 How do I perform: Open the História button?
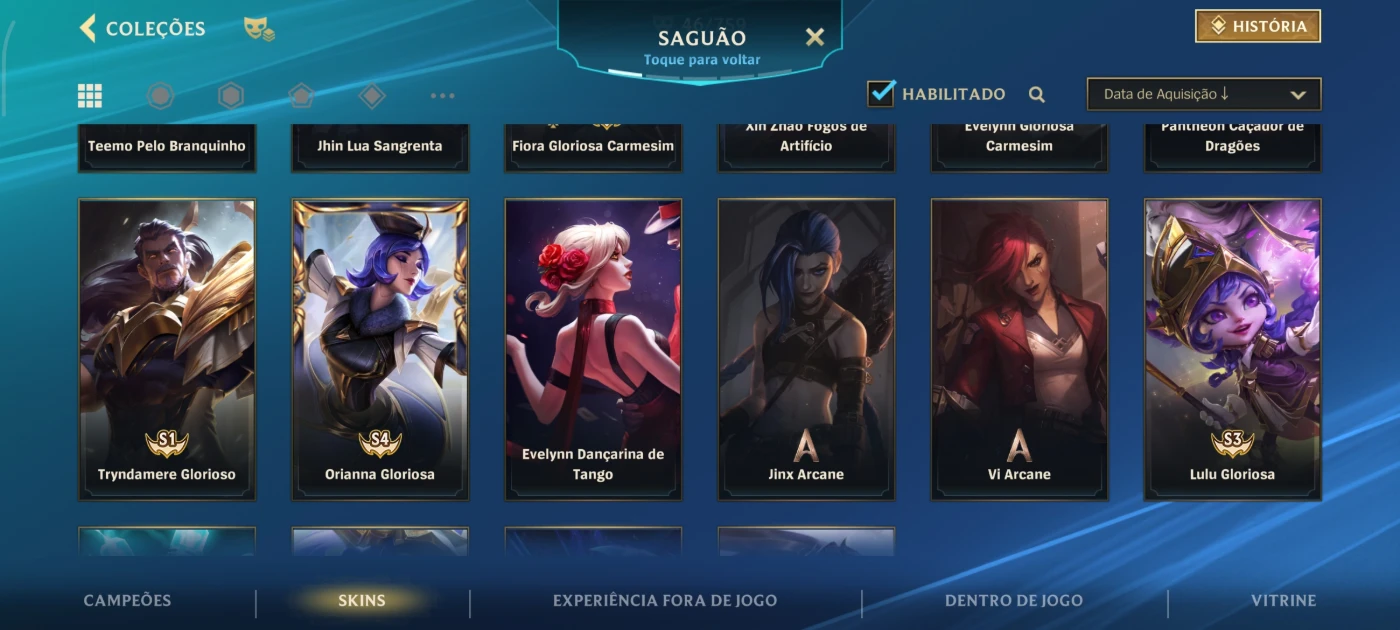[x=1258, y=26]
